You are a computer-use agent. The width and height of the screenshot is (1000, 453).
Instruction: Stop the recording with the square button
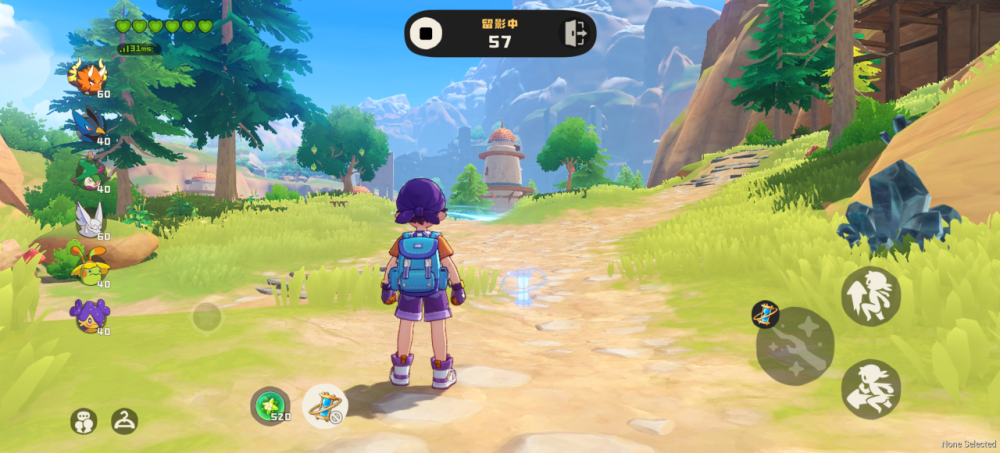(x=426, y=33)
